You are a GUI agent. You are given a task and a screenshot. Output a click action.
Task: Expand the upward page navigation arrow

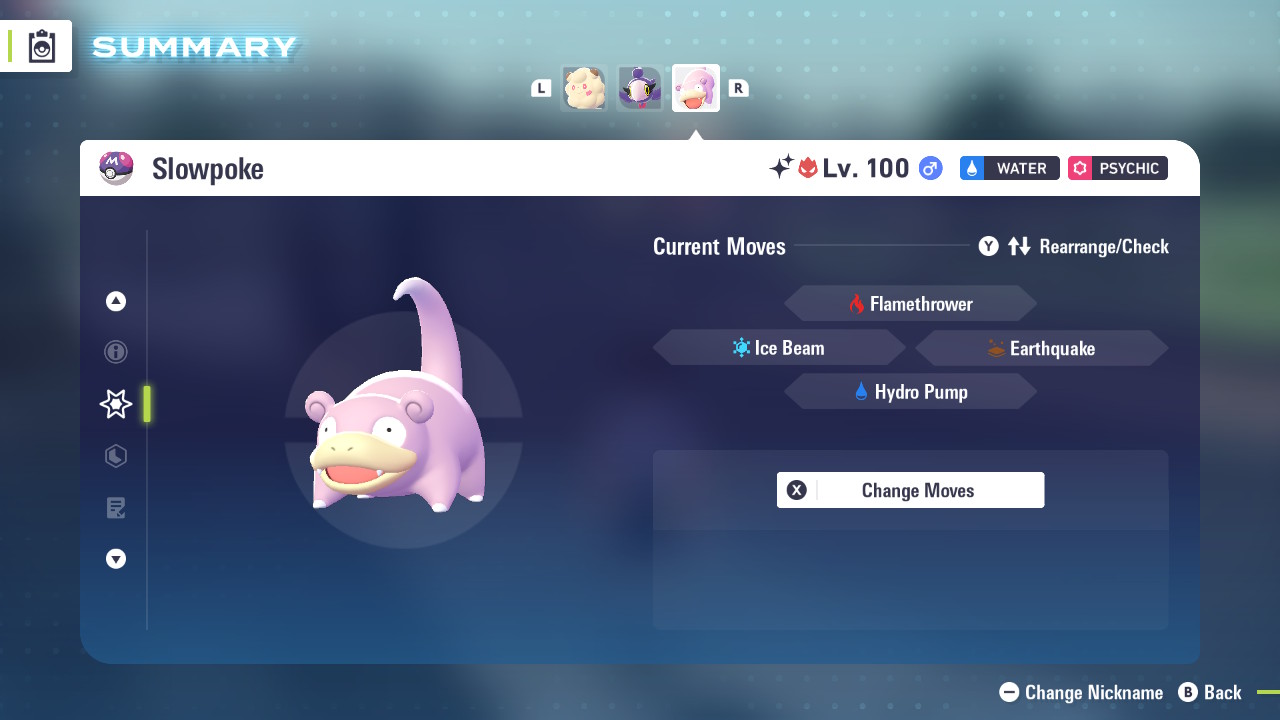click(115, 300)
